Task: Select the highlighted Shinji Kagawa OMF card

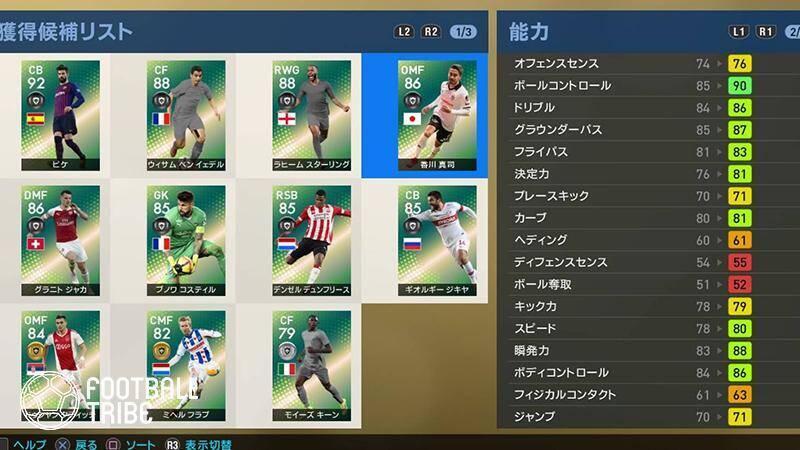Action: click(437, 115)
